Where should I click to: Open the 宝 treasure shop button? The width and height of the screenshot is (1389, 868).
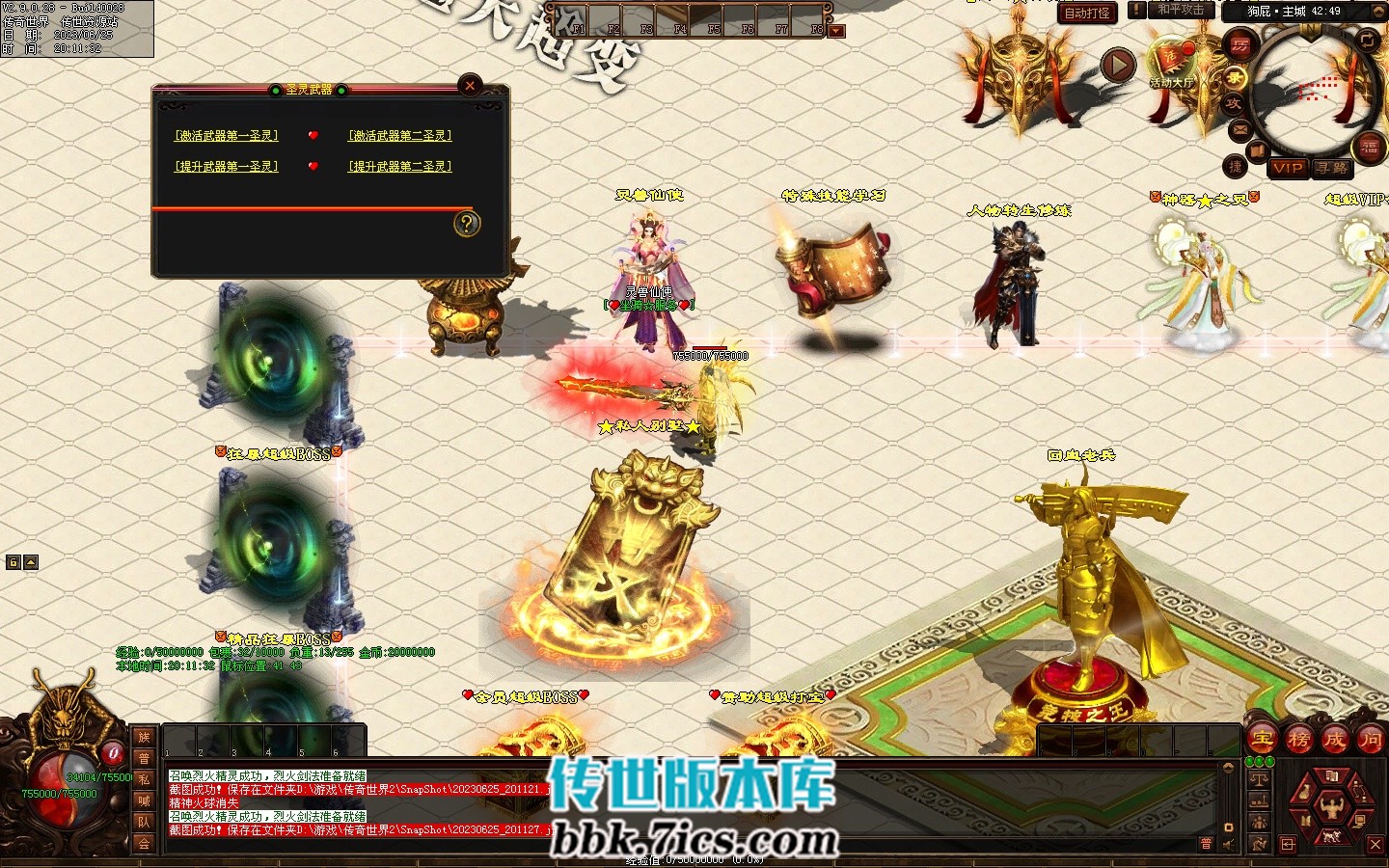(1262, 740)
